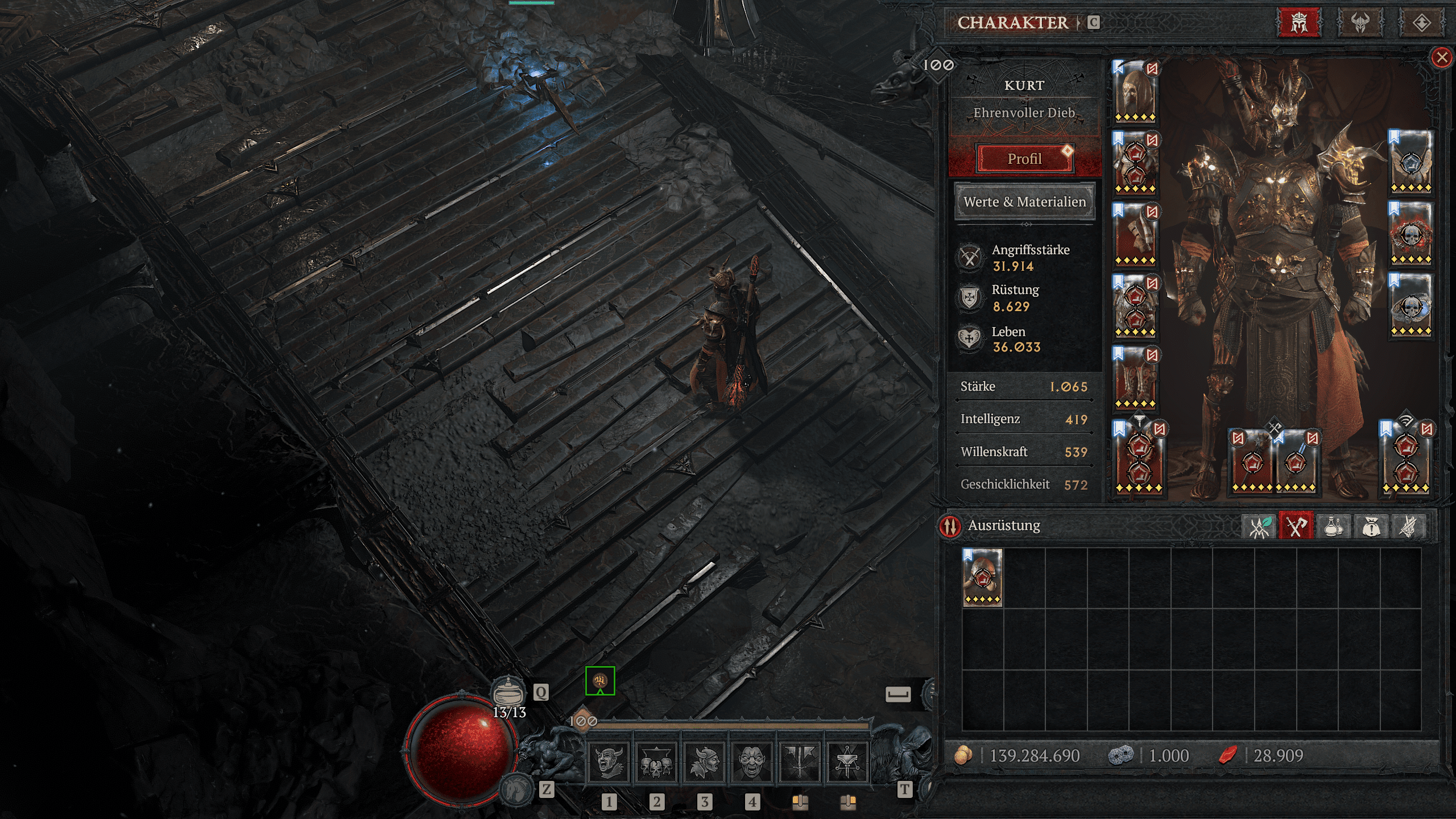Image resolution: width=1456 pixels, height=819 pixels.
Task: Activate the shouting horned warrior skill
Action: pos(608,762)
